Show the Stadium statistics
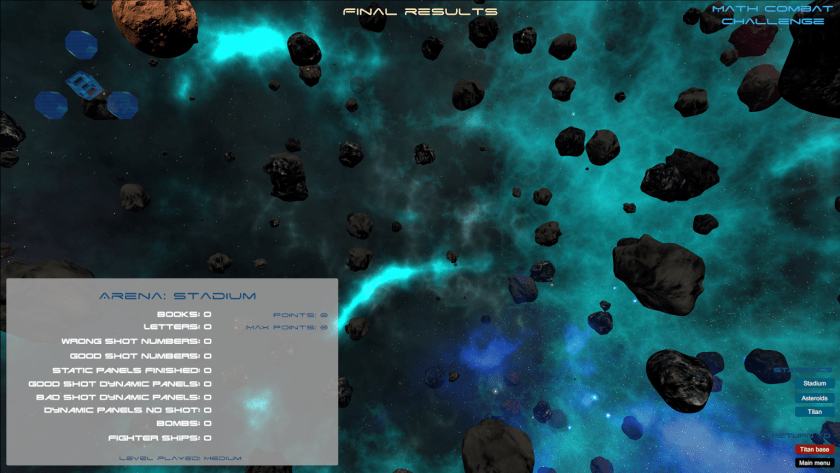840x473 pixels. [814, 383]
